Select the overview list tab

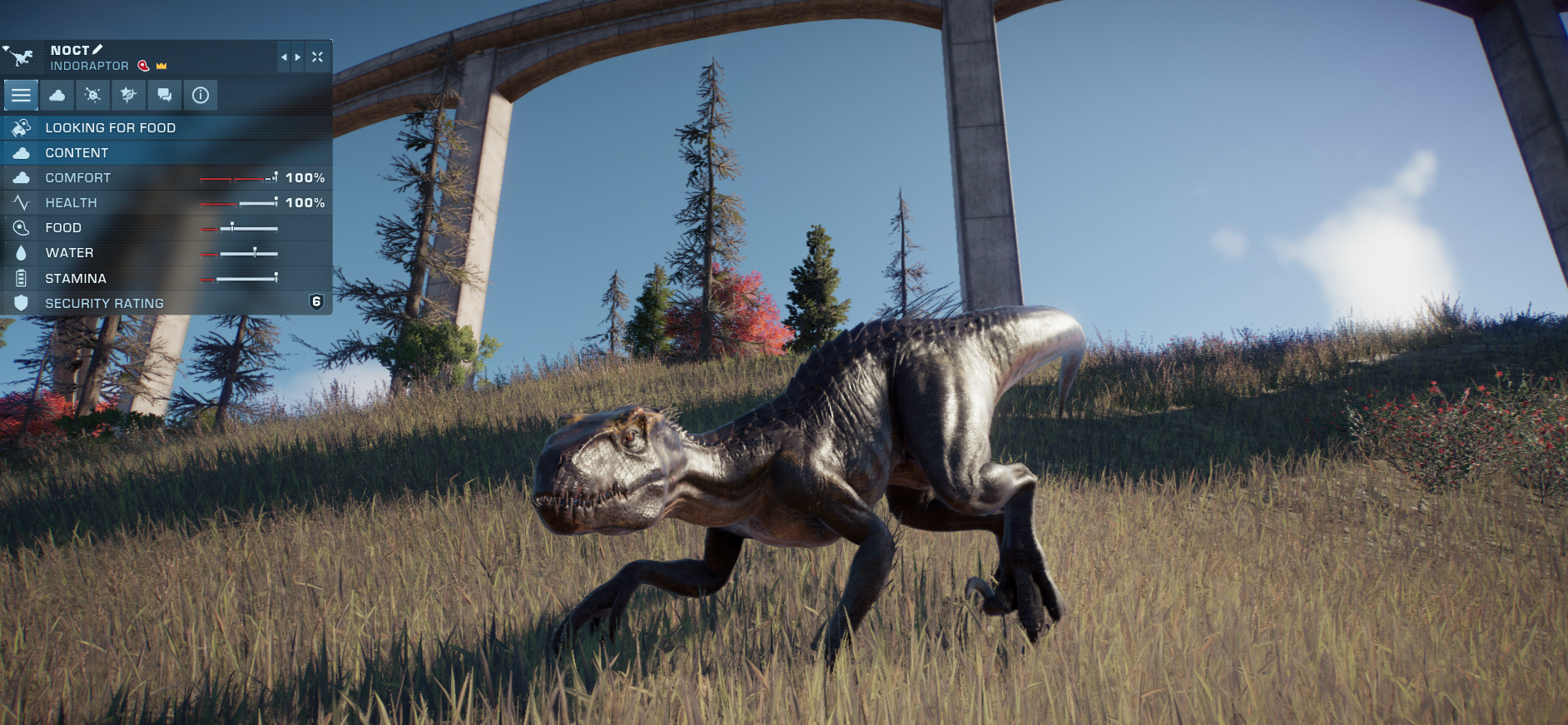pyautogui.click(x=21, y=96)
